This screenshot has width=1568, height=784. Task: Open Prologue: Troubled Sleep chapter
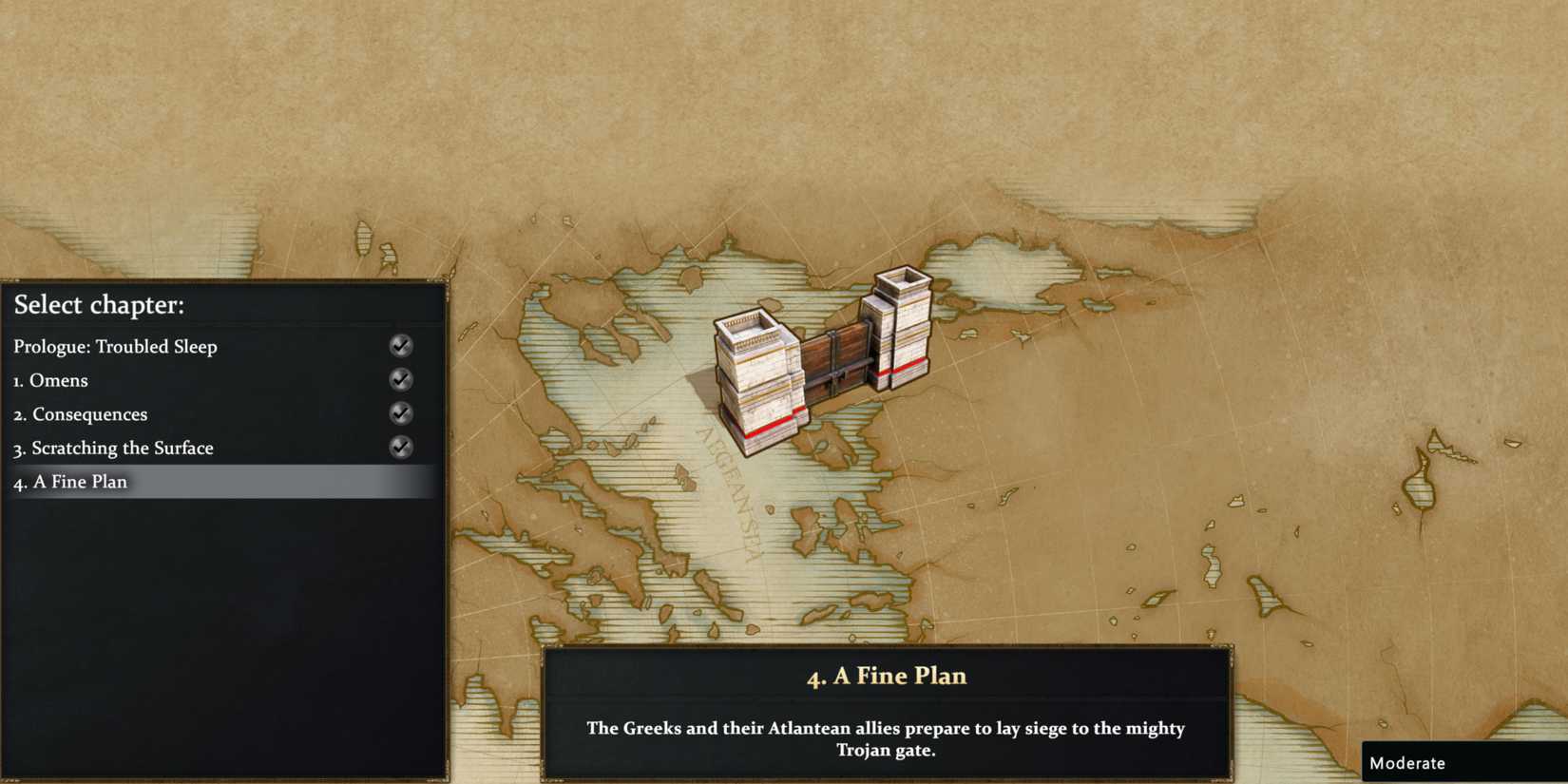pos(116,346)
